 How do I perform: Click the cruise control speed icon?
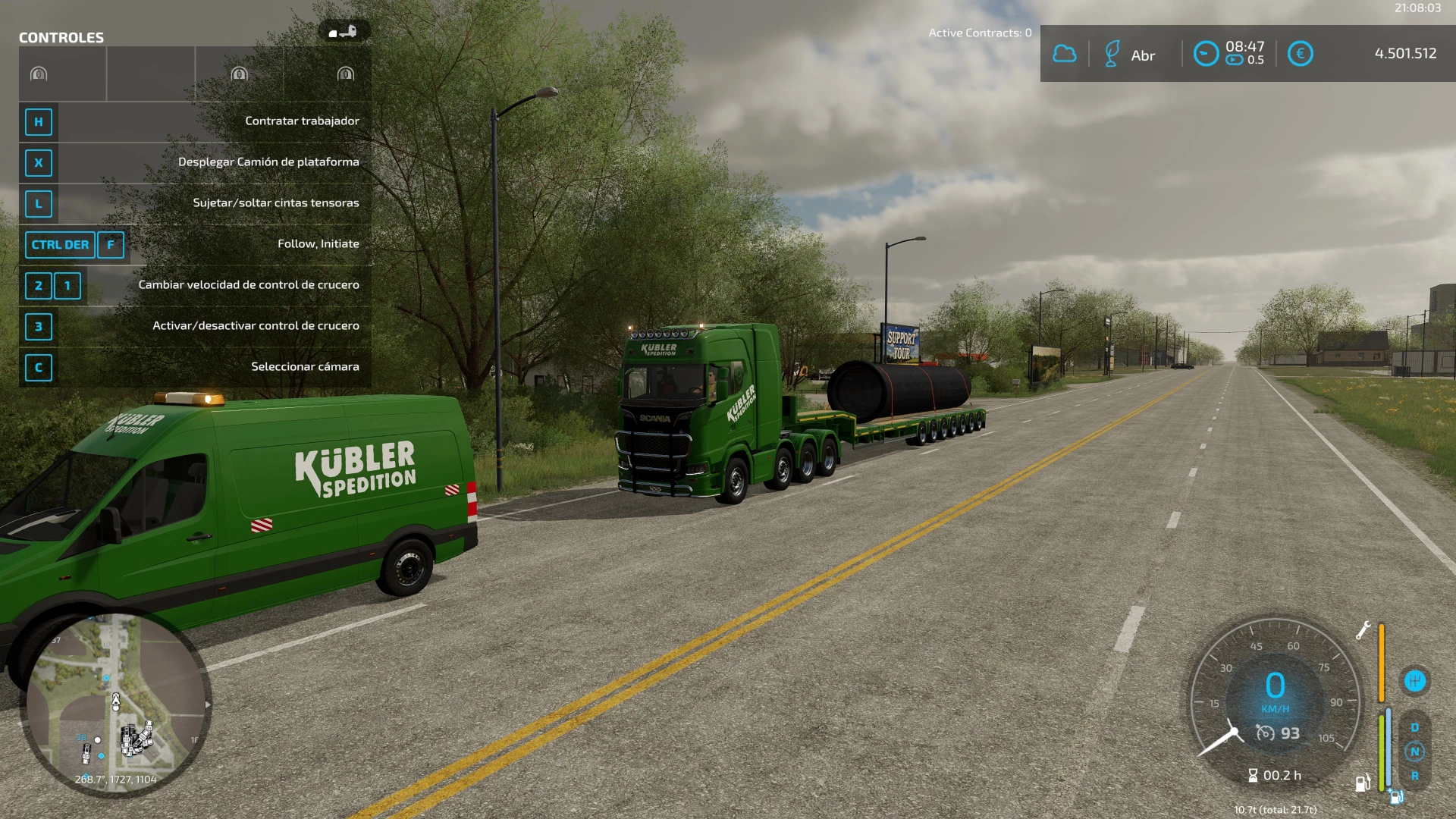tap(1265, 733)
